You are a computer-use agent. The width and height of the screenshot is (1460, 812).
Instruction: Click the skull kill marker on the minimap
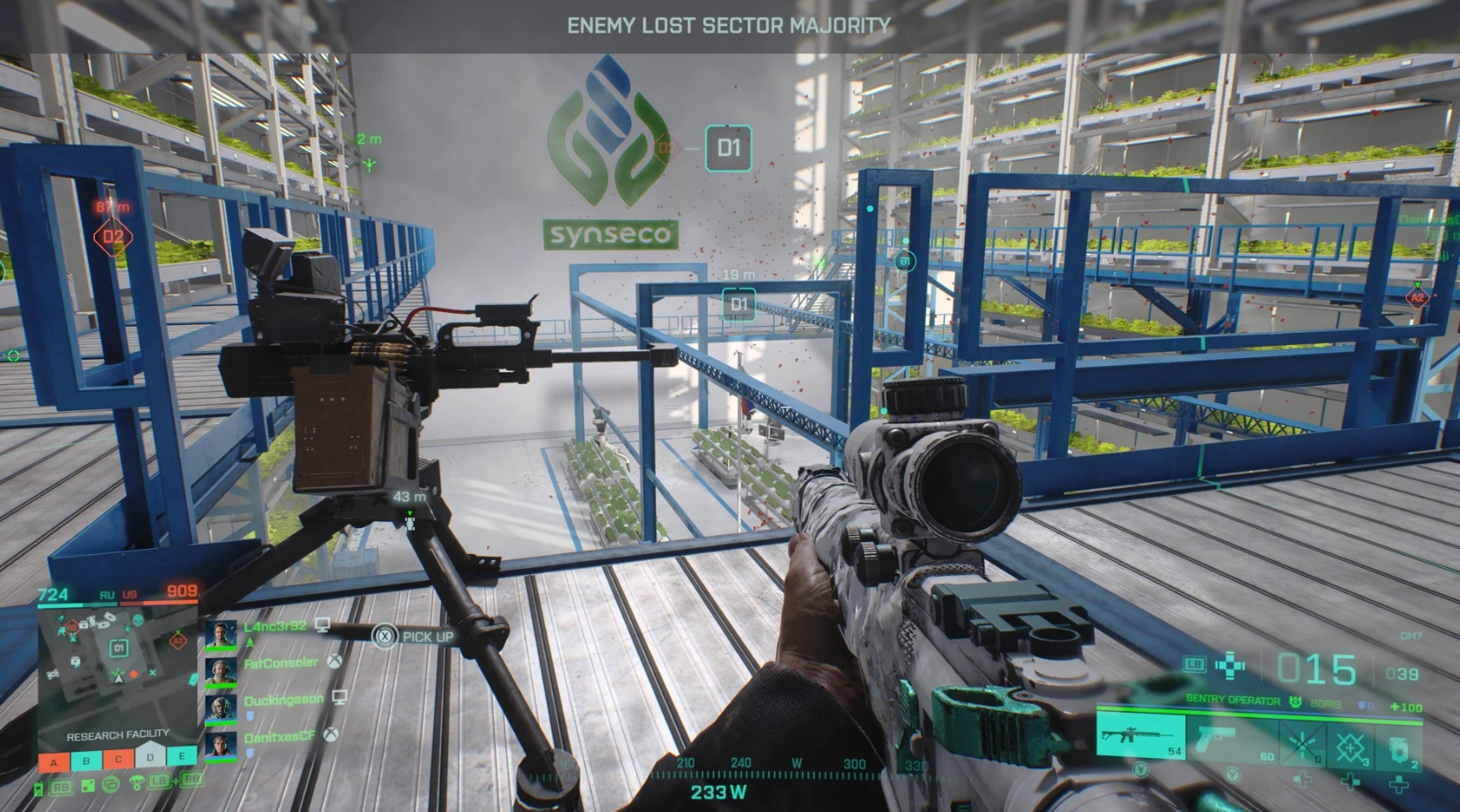[137, 622]
